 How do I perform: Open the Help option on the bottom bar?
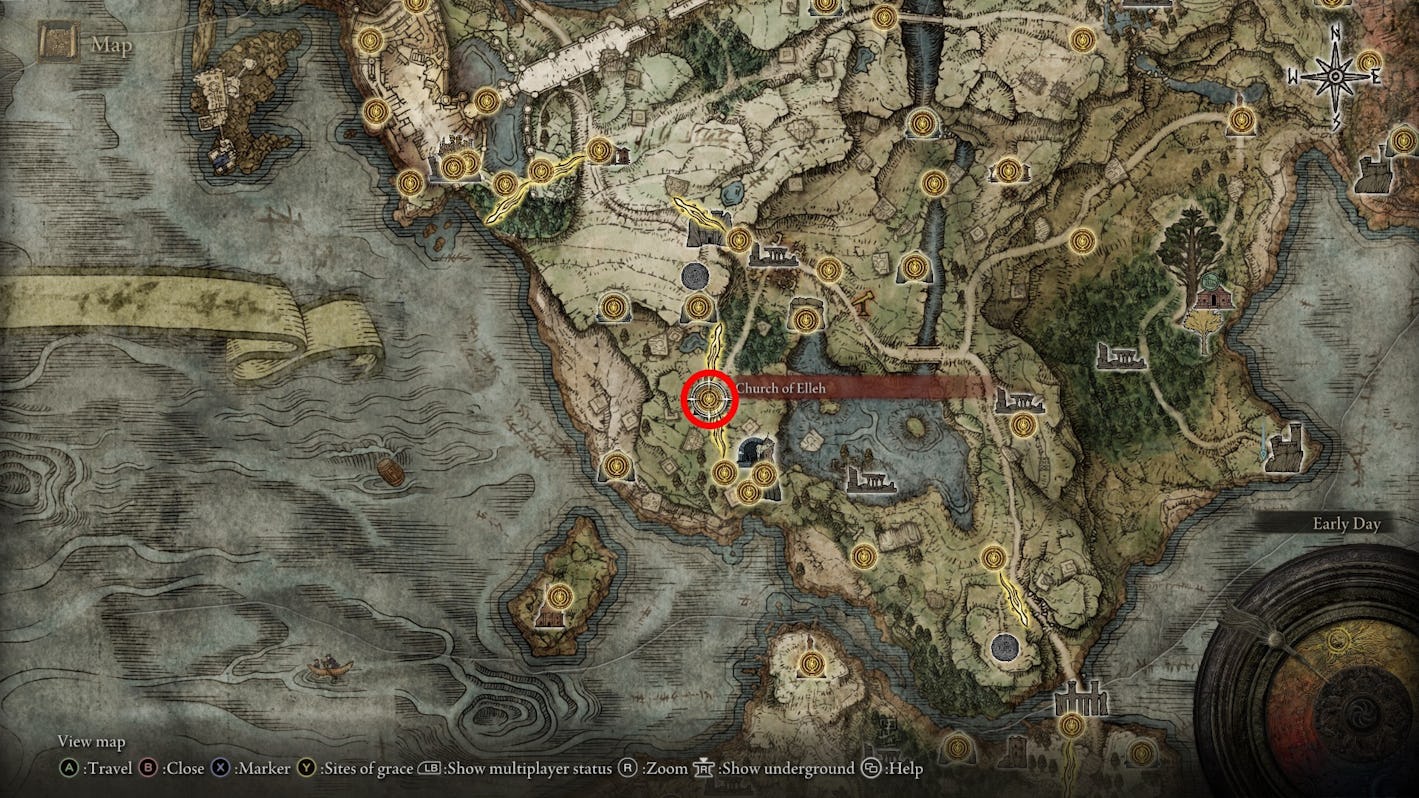pos(887,769)
